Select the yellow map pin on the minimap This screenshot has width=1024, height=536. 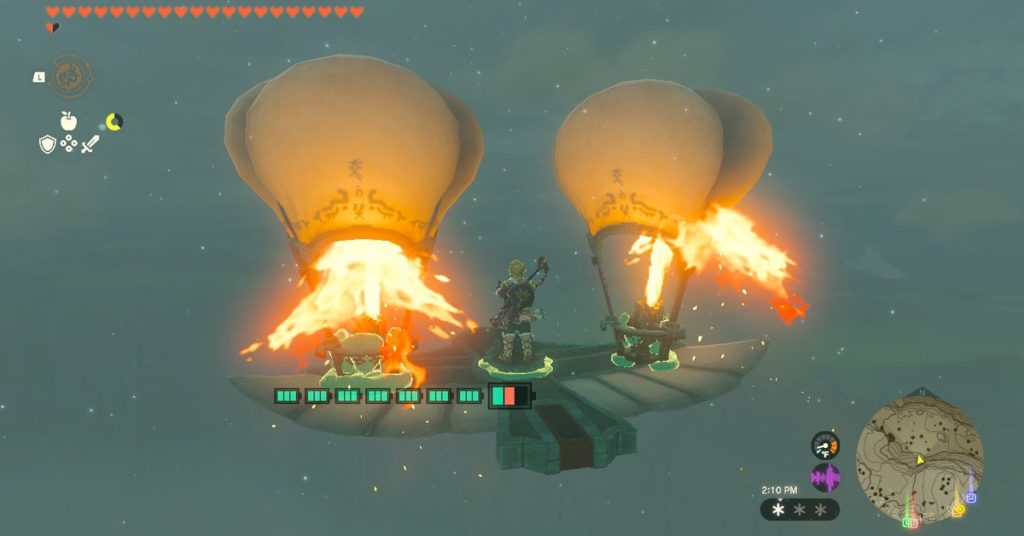coord(957,509)
